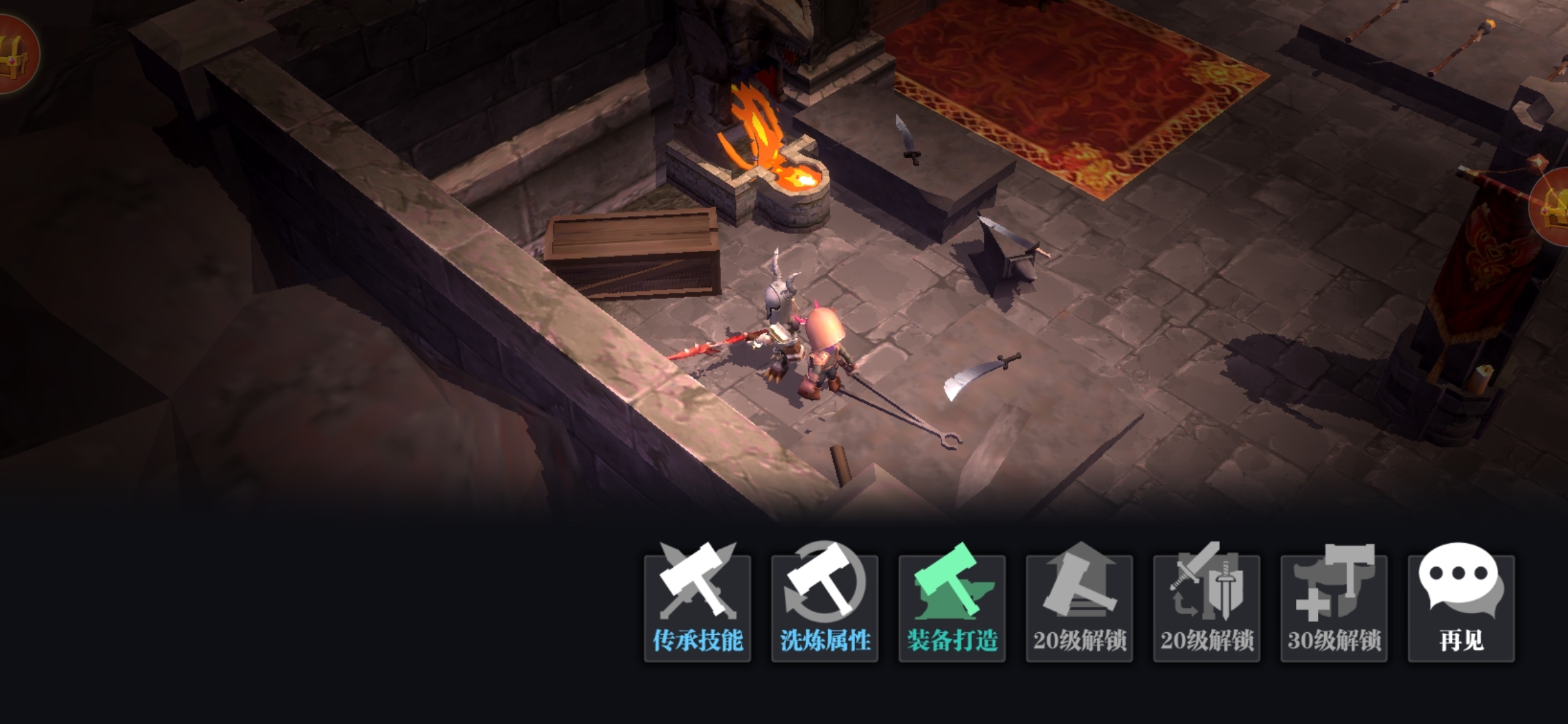Viewport: 1568px width, 724px height.
Task: Select the 传承技能 skill inheritance option
Action: tap(697, 607)
